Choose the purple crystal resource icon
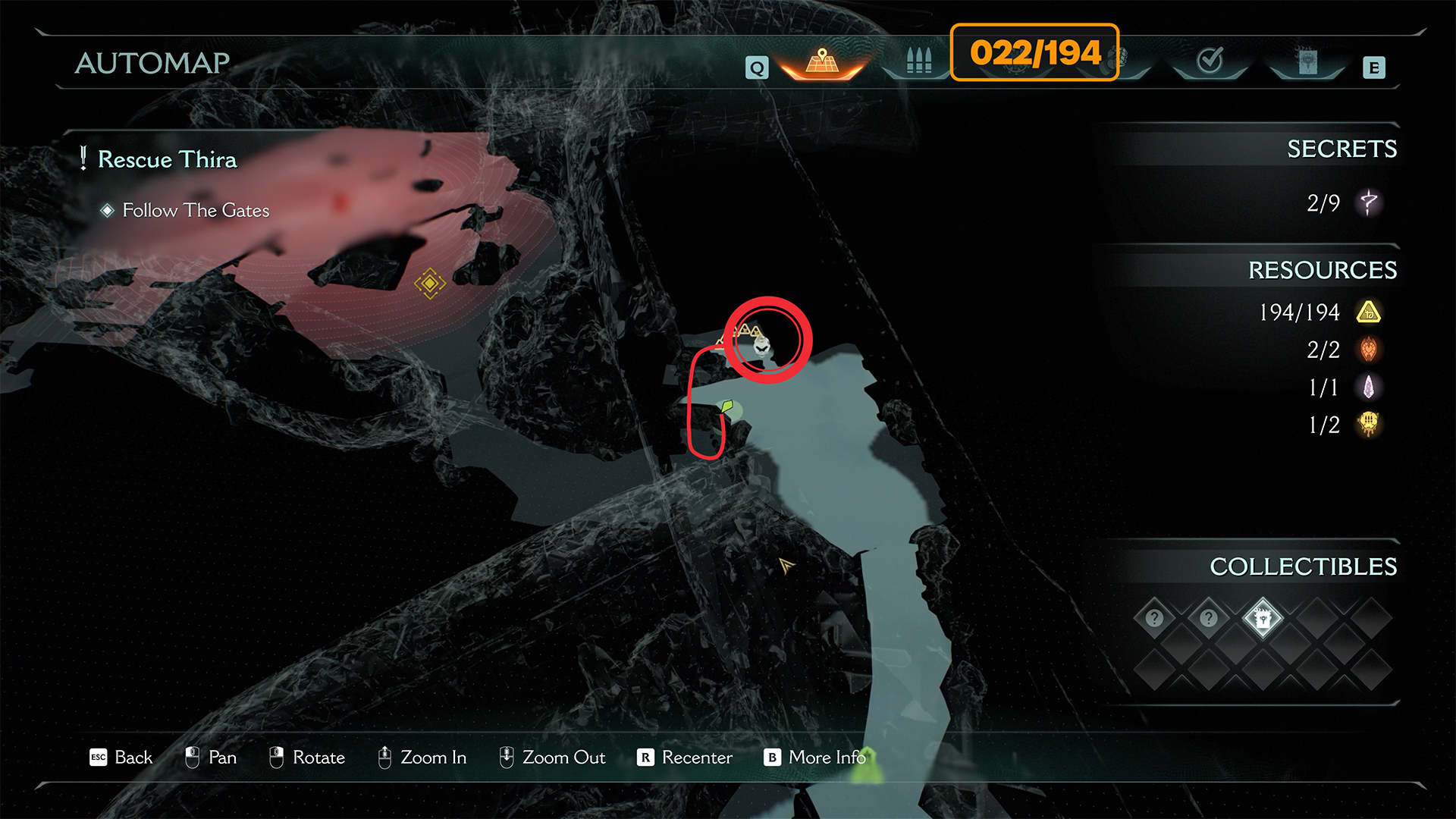Screen dimensions: 1456x819 [x=1369, y=388]
